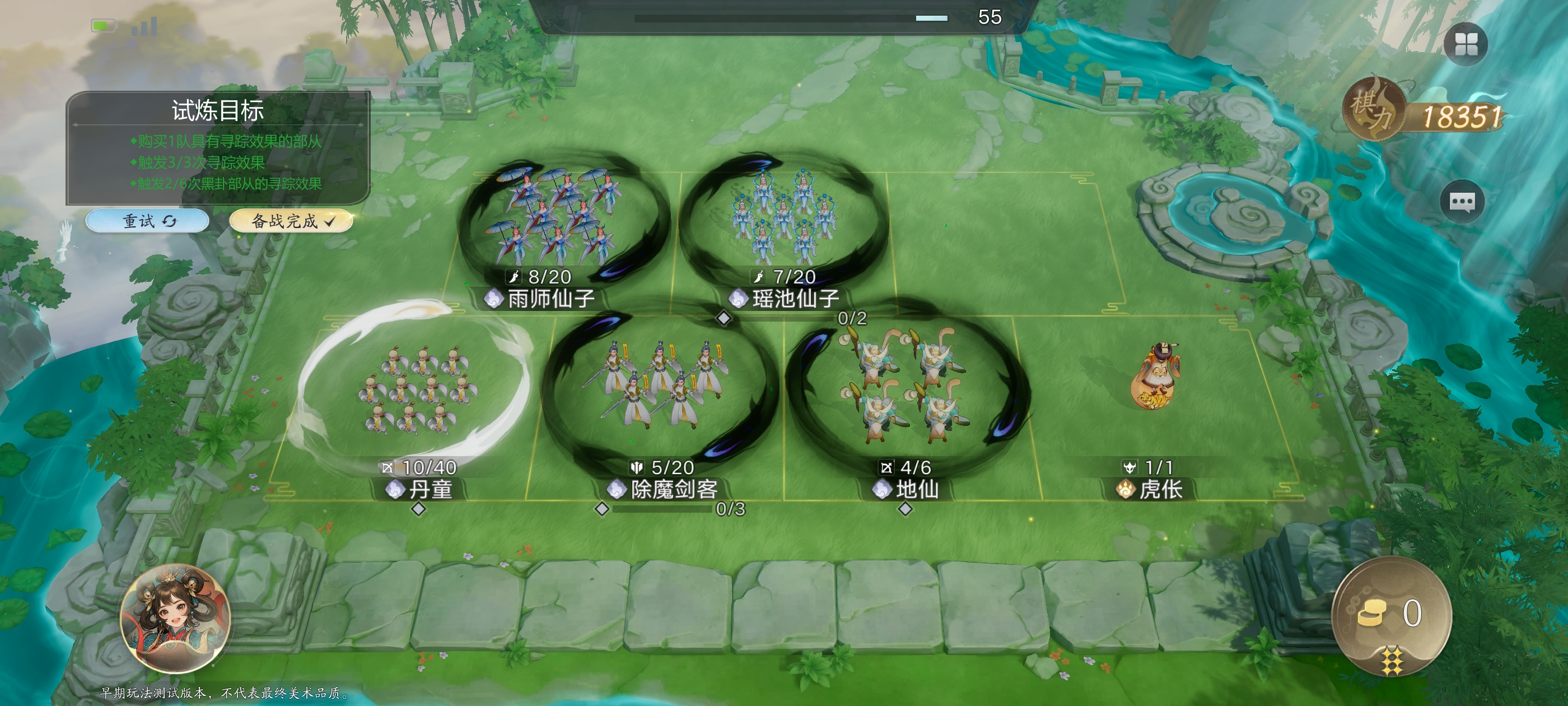1568x706 pixels.
Task: Click the purple faction emblem beside 地仙
Action: tap(883, 488)
